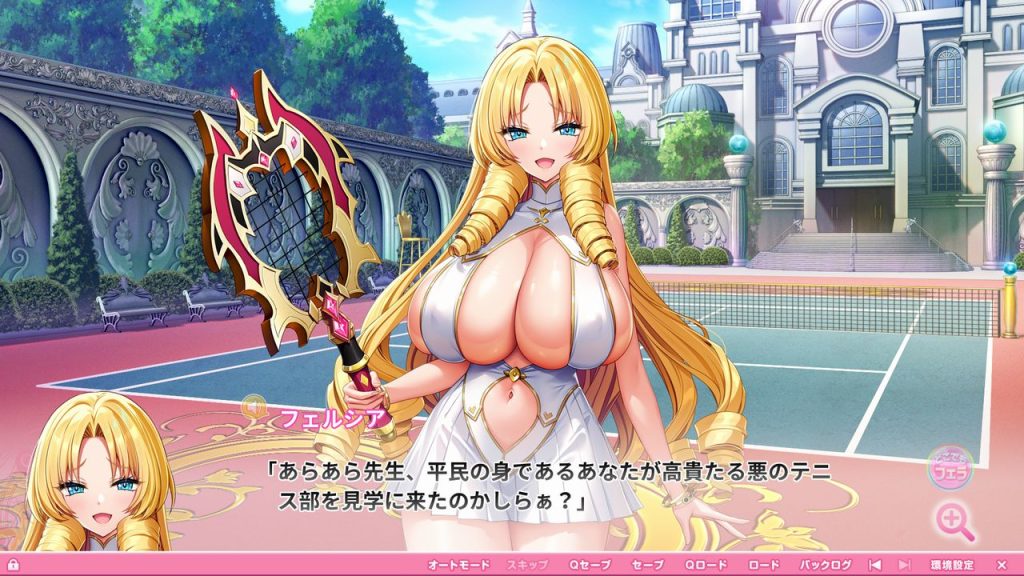This screenshot has width=1024, height=576.
Task: Jump ahead with the next arrow button
Action: [904, 565]
